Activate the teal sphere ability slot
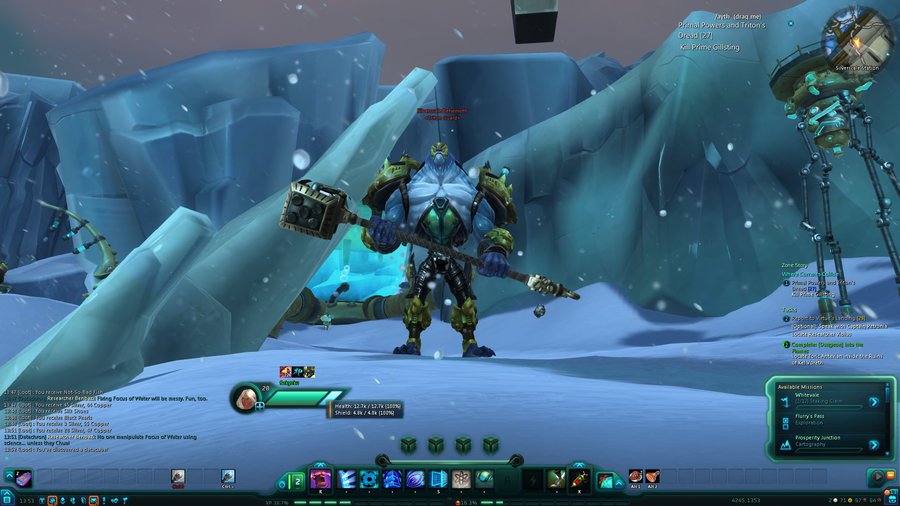The height and width of the screenshot is (506, 900). [484, 479]
